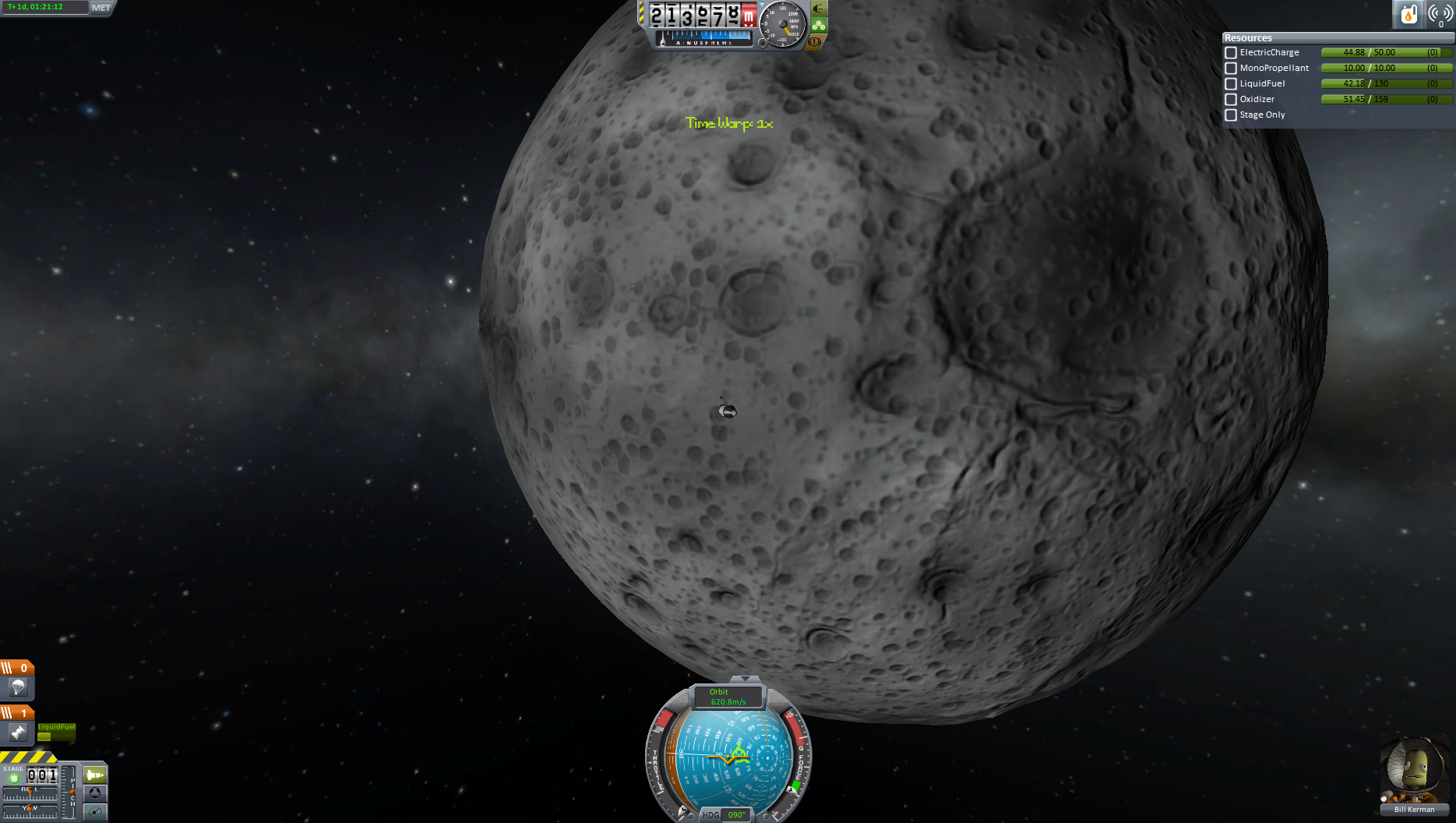Image resolution: width=1456 pixels, height=823 pixels.
Task: Open the comms signal toolbar icon
Action: tap(1440, 14)
